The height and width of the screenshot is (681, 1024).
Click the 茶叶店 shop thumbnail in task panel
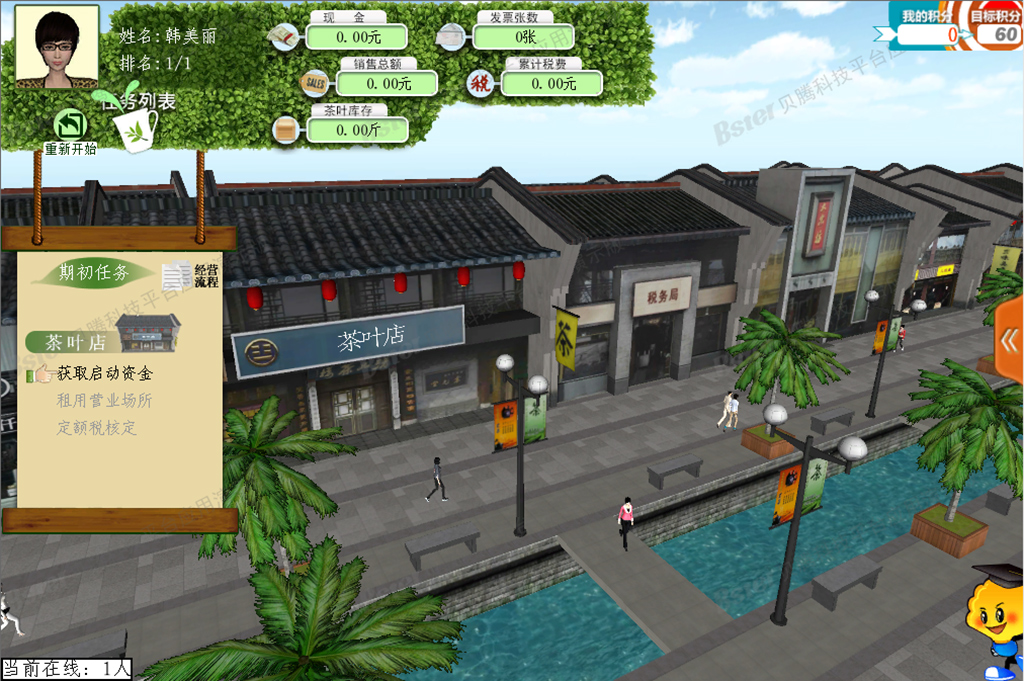[x=147, y=333]
